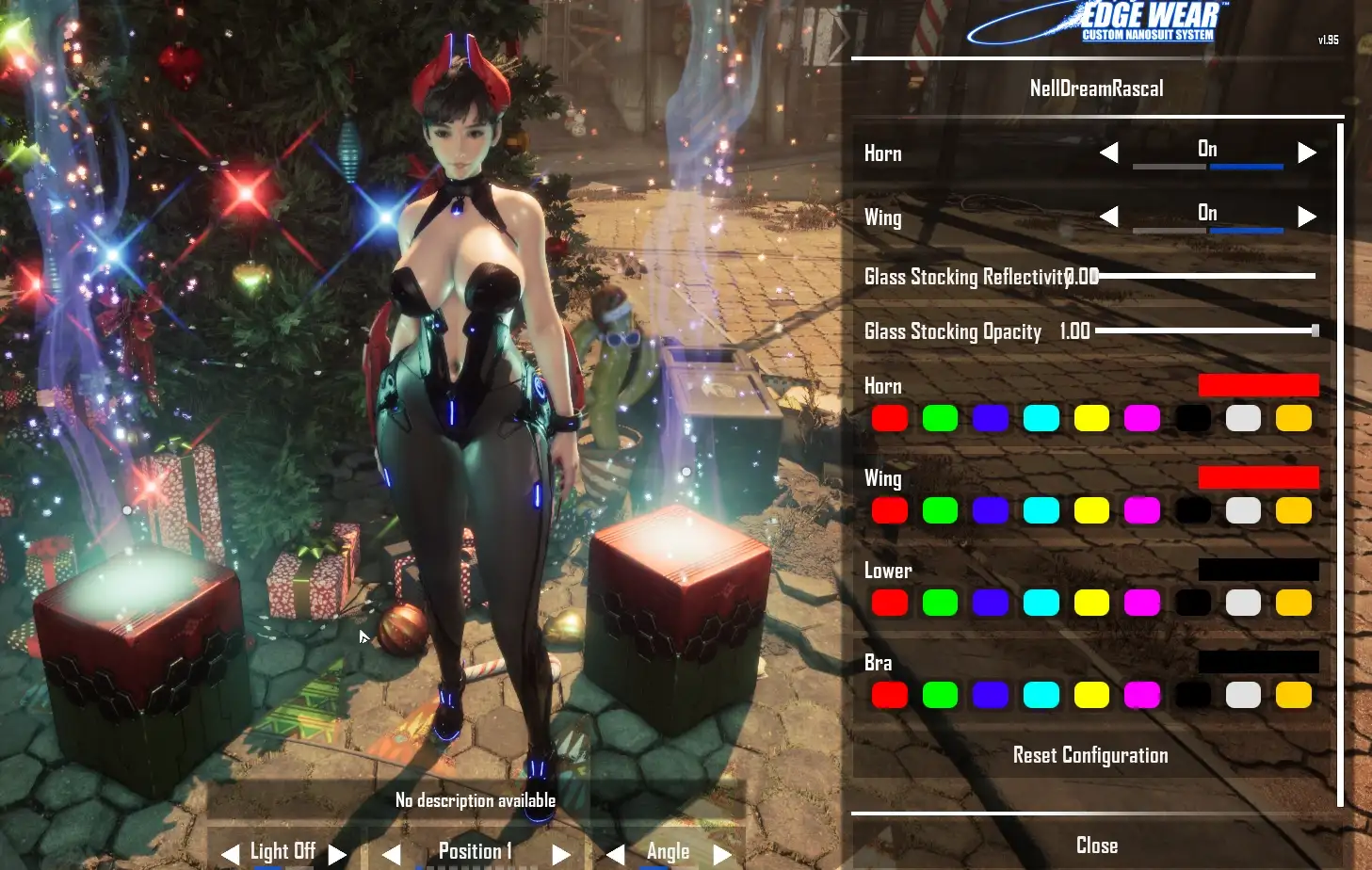Reset Configuration of the nanosuit
Viewport: 1372px width, 870px height.
click(1090, 755)
